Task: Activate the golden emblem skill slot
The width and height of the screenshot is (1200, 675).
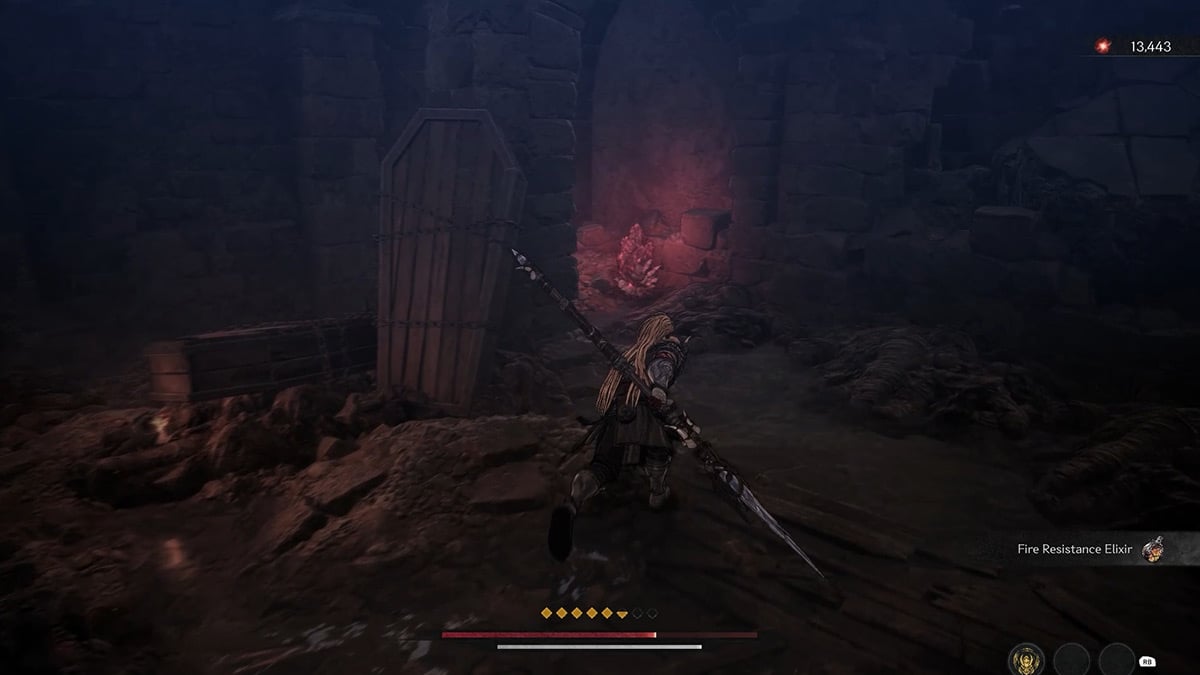Action: (1028, 658)
